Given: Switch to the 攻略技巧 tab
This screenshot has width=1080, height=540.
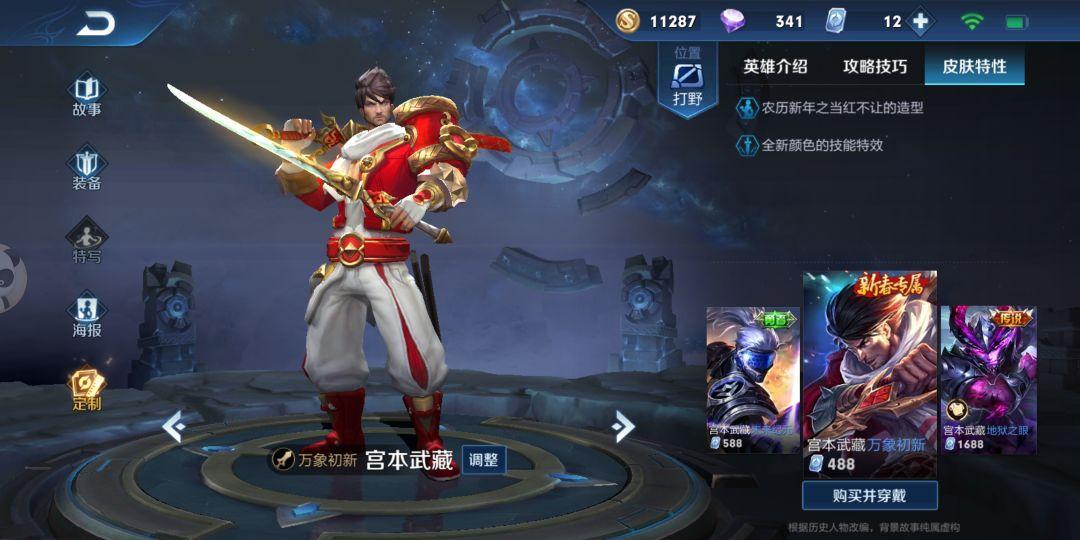Looking at the screenshot, I should pyautogui.click(x=875, y=67).
